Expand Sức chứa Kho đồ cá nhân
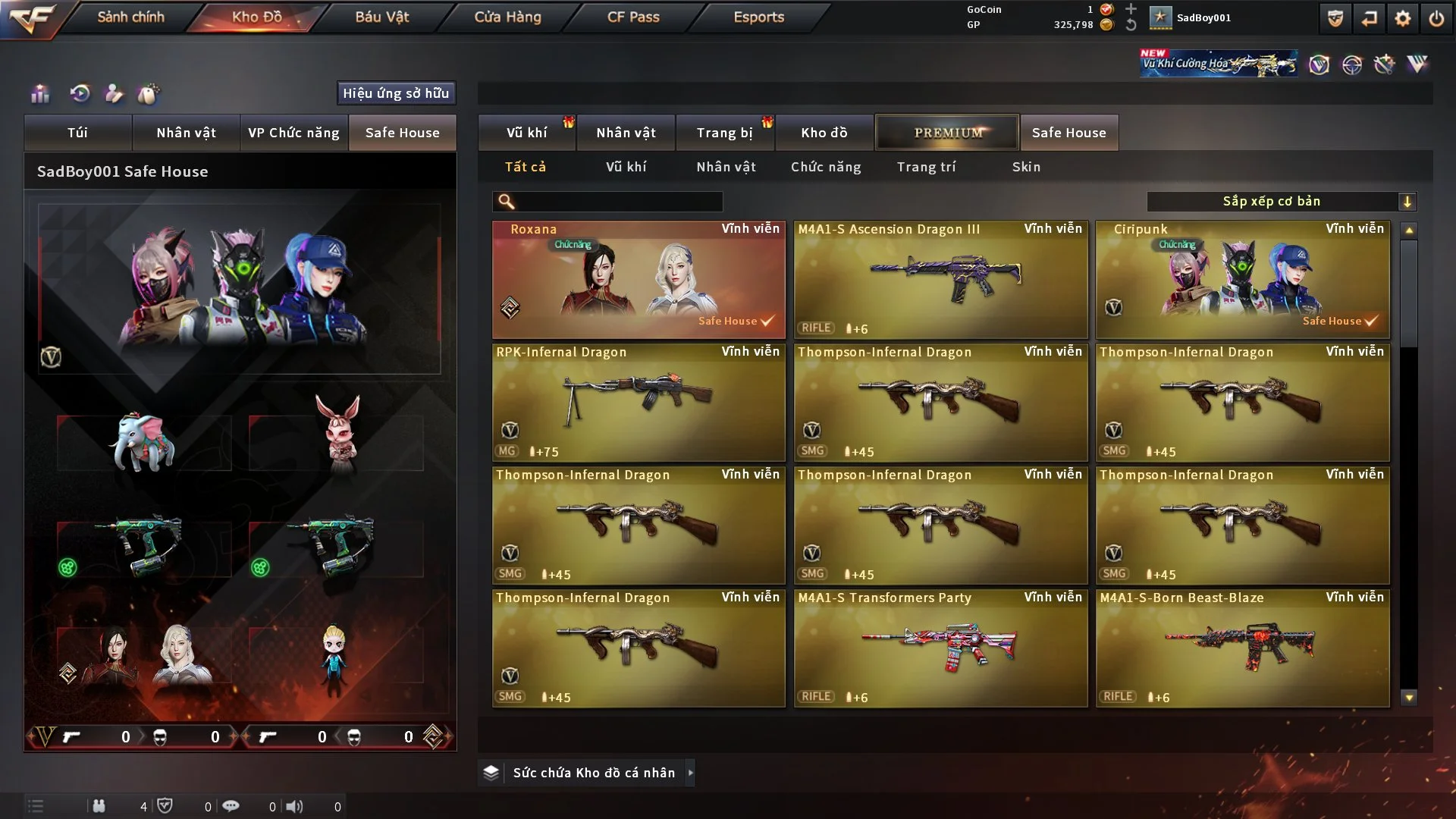This screenshot has width=1456, height=819. coord(593,773)
